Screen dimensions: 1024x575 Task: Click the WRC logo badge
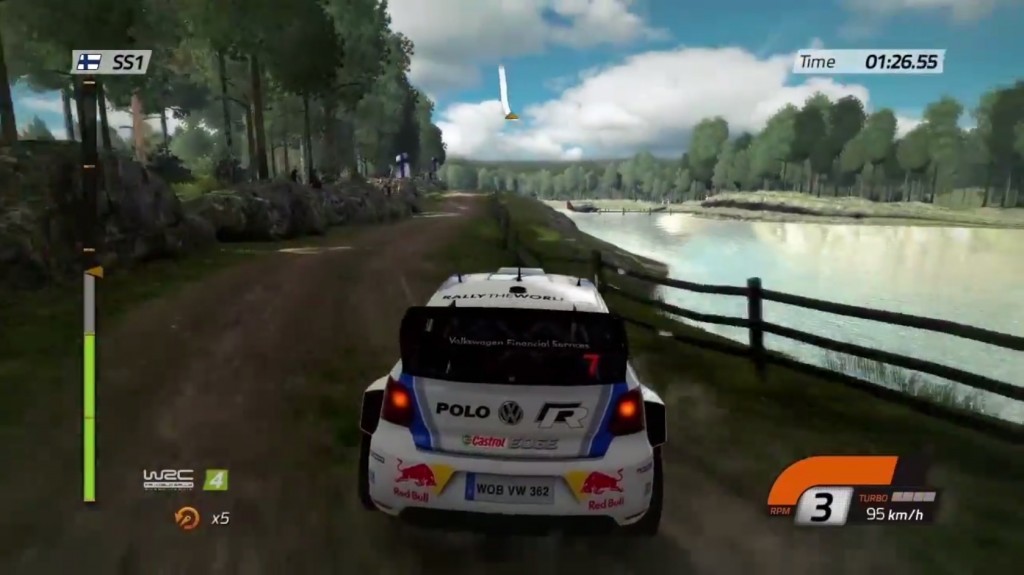(168, 479)
